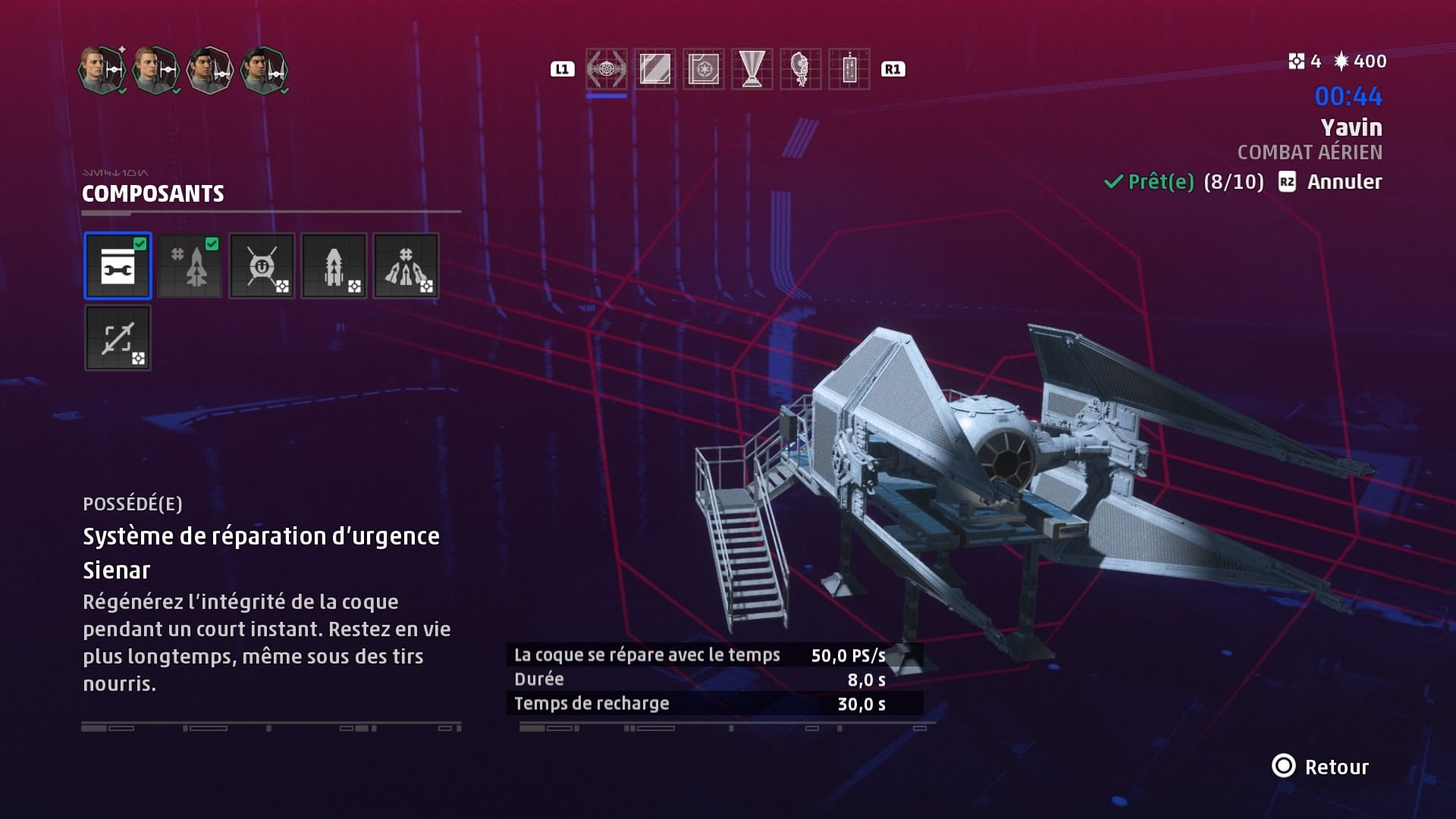
Task: Open the Imperial emblem decal tab
Action: point(703,69)
